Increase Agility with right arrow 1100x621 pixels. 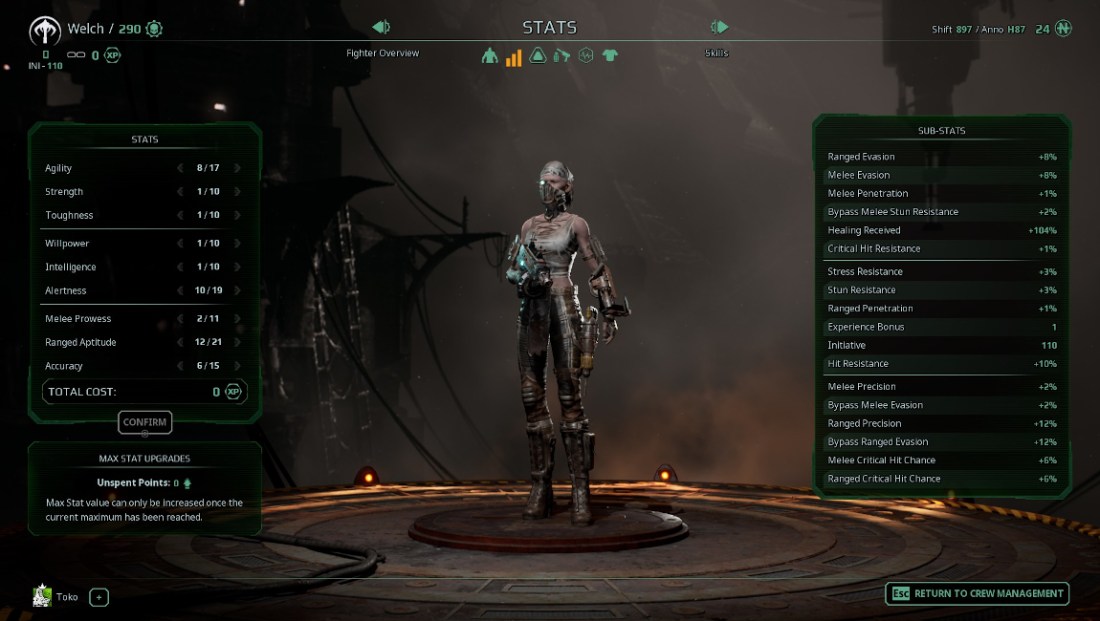tap(237, 168)
